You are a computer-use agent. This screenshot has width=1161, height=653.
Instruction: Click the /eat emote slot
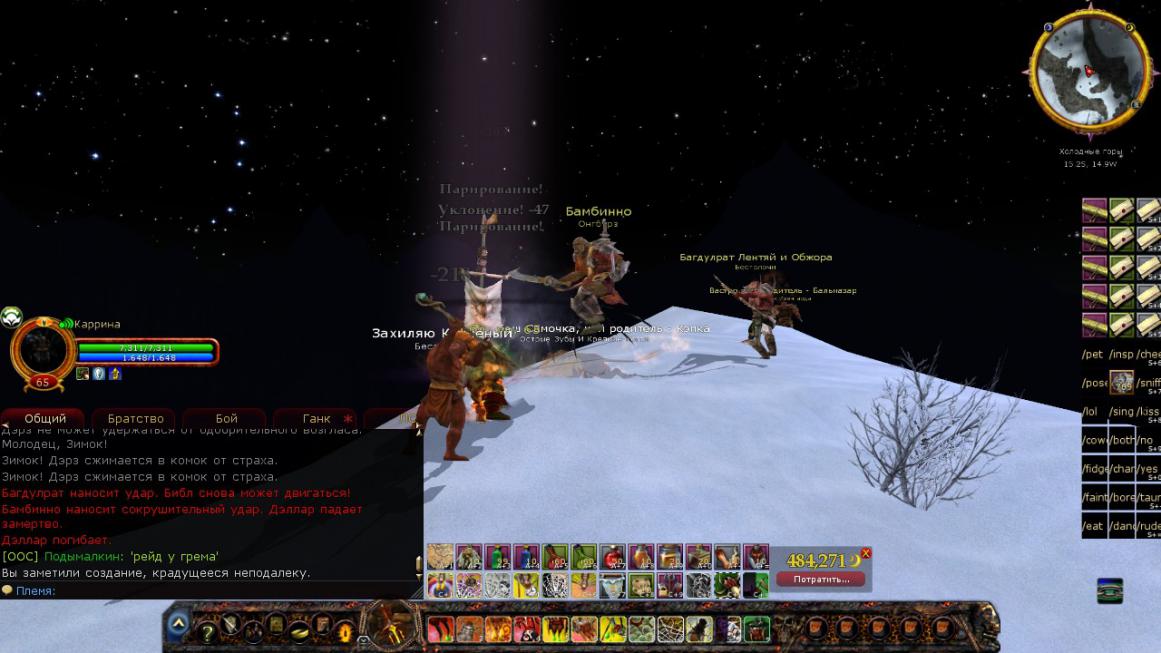pyautogui.click(x=1092, y=526)
